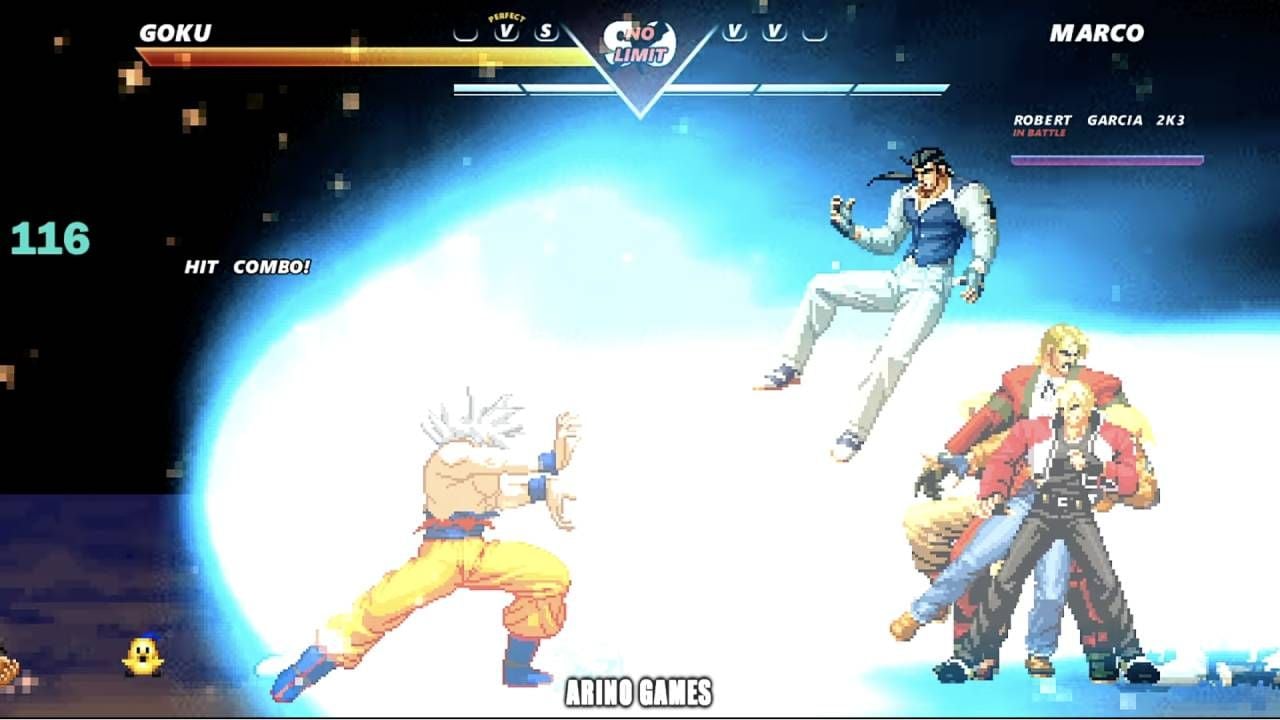Click Marco's second V round win icon
Image resolution: width=1280 pixels, height=720 pixels.
point(775,32)
